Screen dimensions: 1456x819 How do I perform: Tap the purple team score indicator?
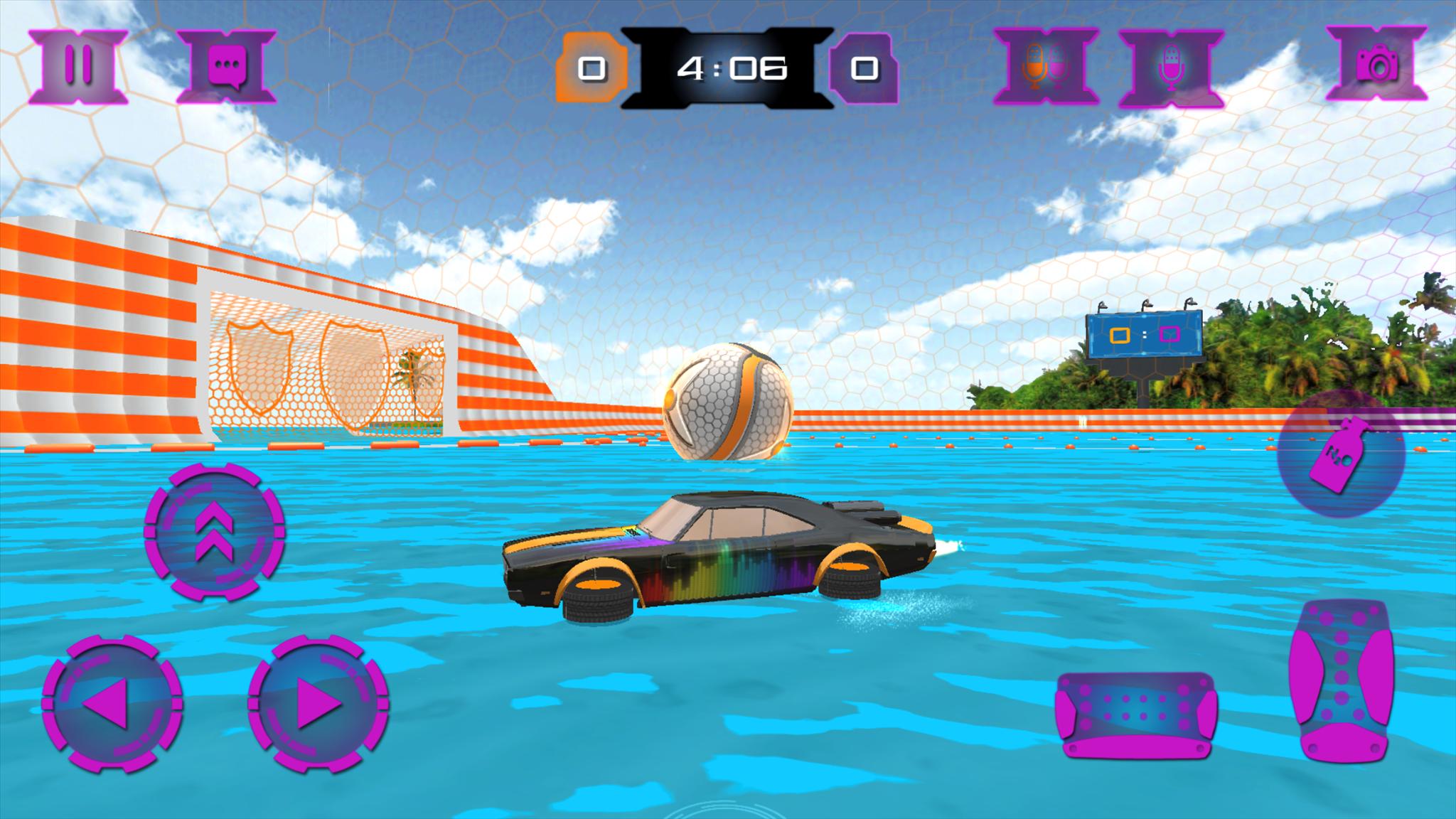(x=864, y=69)
